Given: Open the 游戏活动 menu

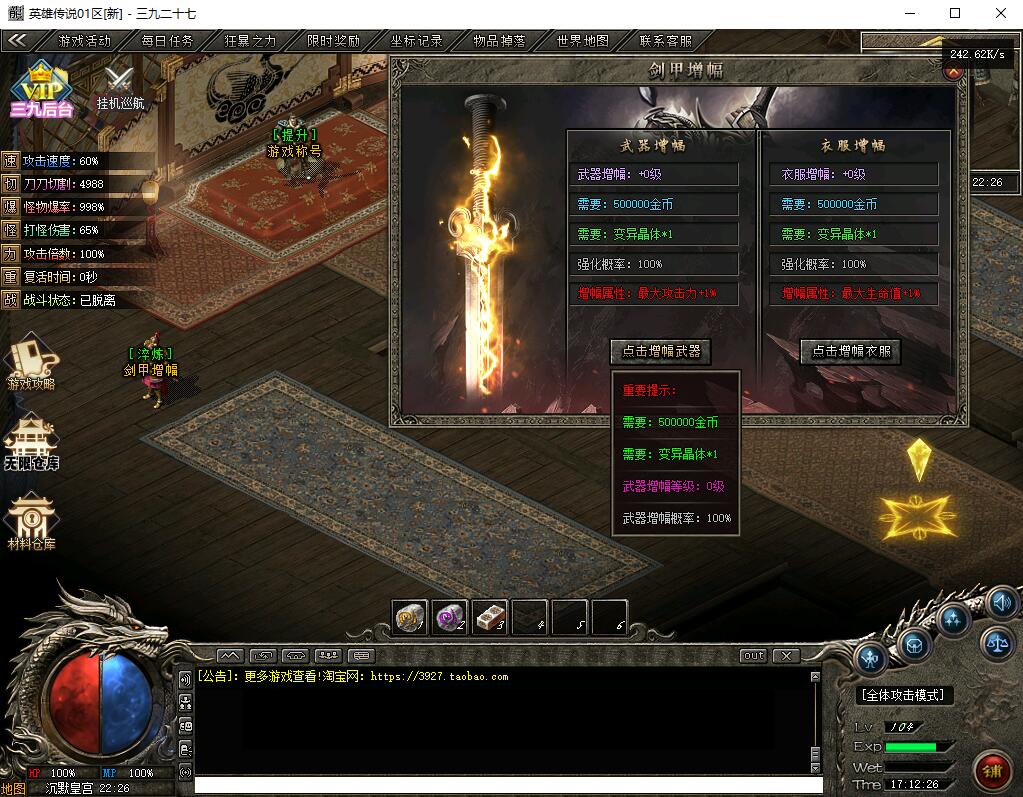Looking at the screenshot, I should (x=84, y=41).
